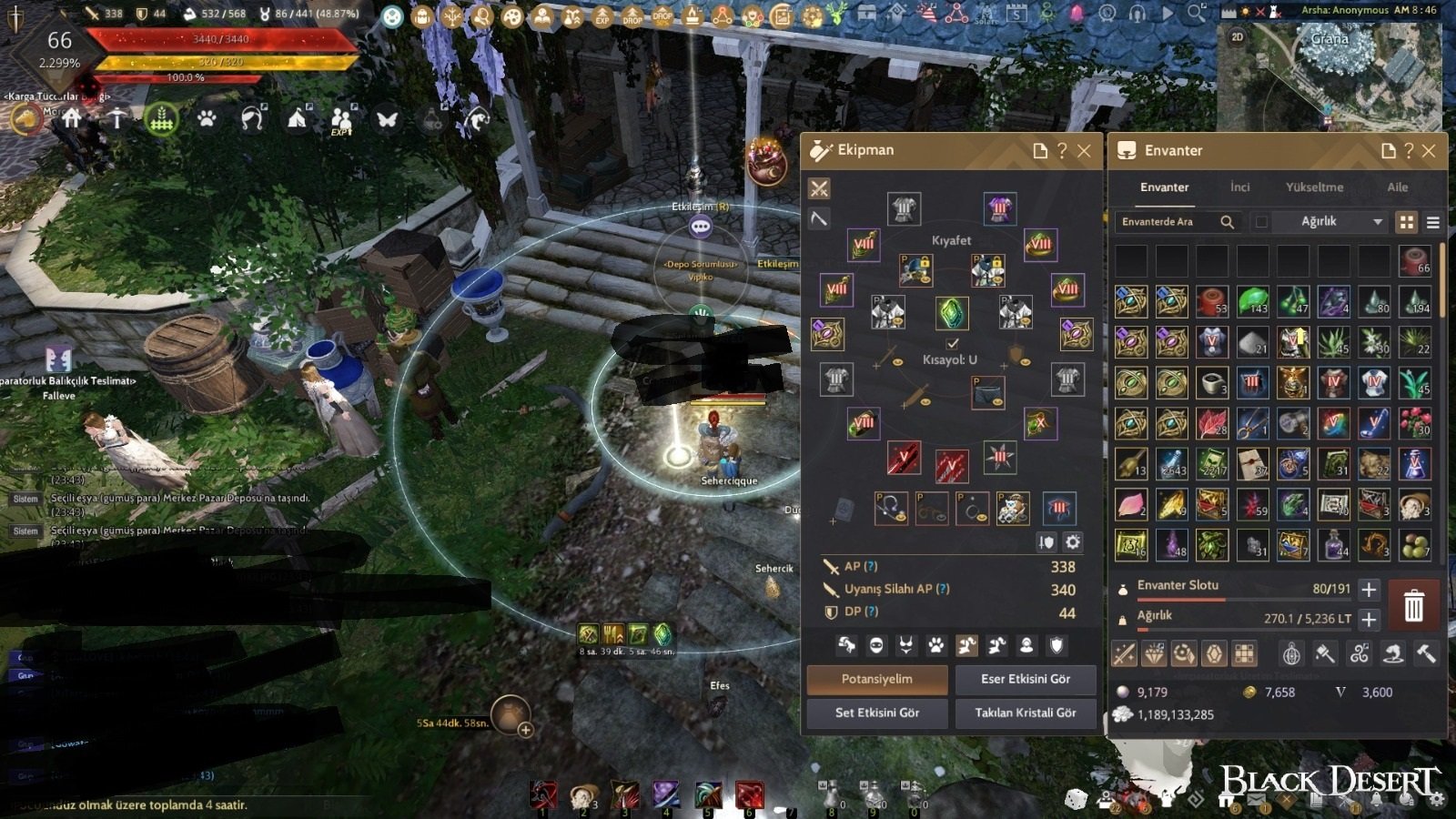1456x819 pixels.
Task: Switch inventory to list view
Action: coord(1432,222)
